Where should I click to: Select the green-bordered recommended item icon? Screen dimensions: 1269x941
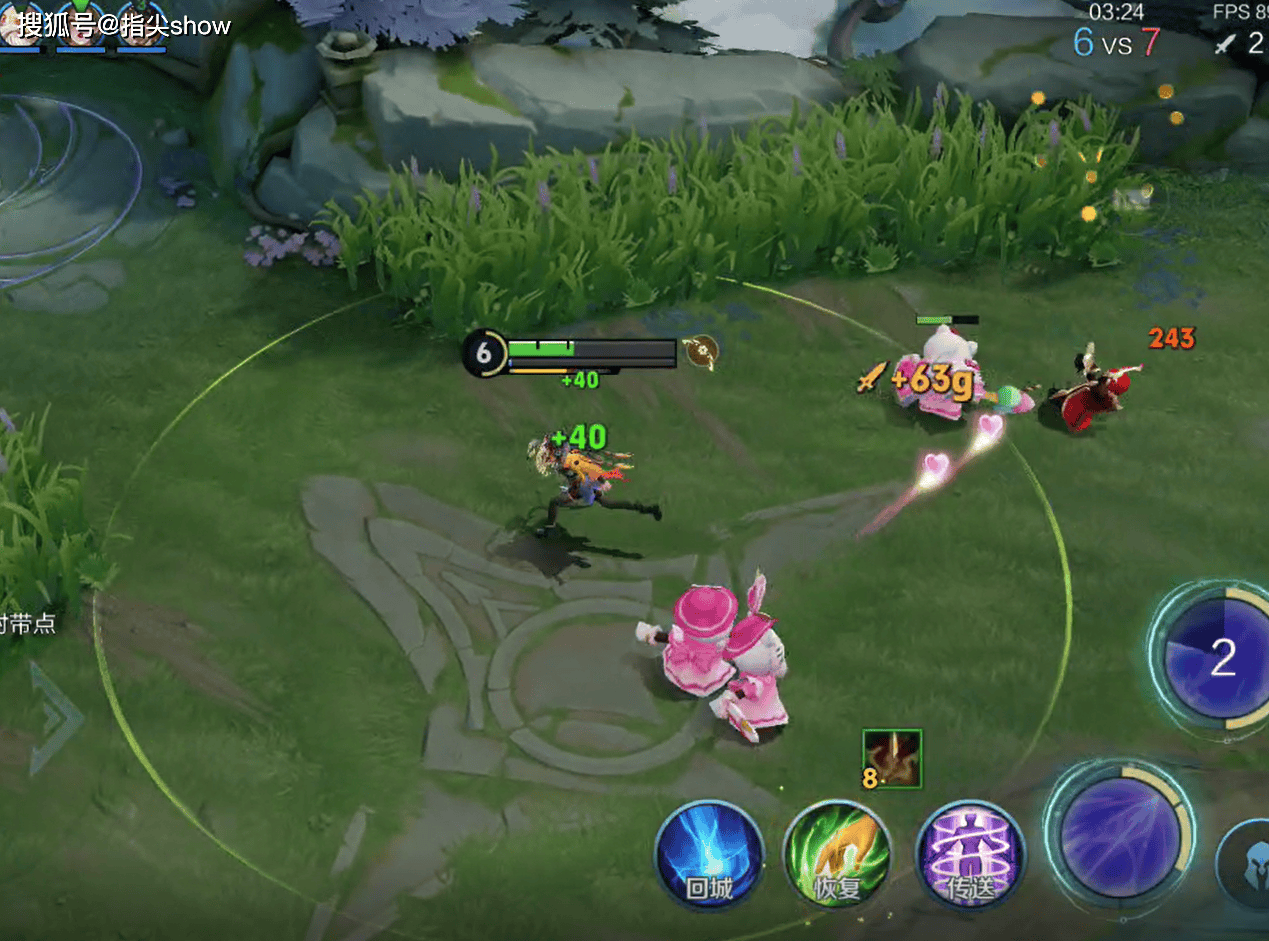[892, 759]
